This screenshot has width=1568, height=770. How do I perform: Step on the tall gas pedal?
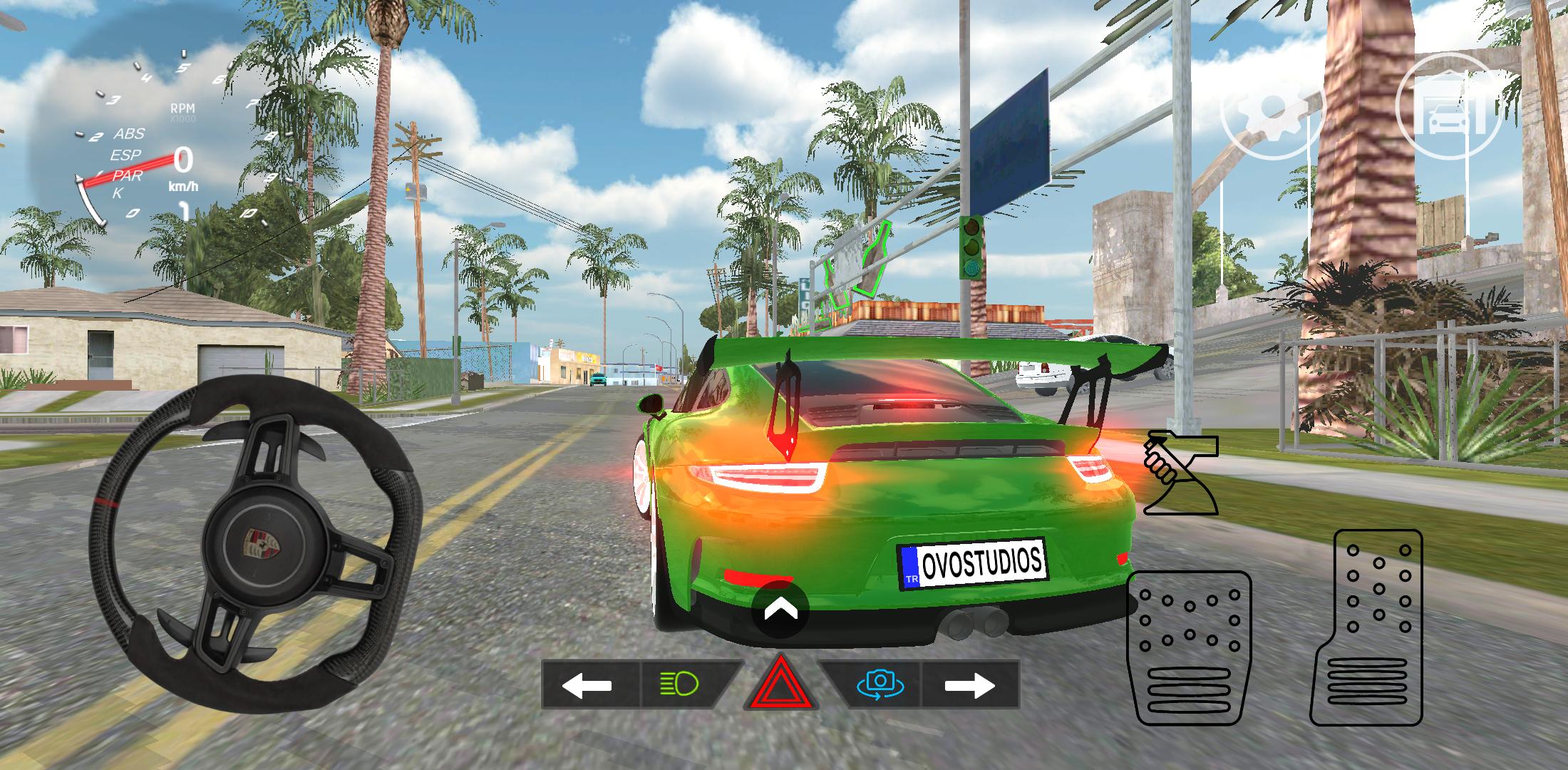[x=1367, y=627]
